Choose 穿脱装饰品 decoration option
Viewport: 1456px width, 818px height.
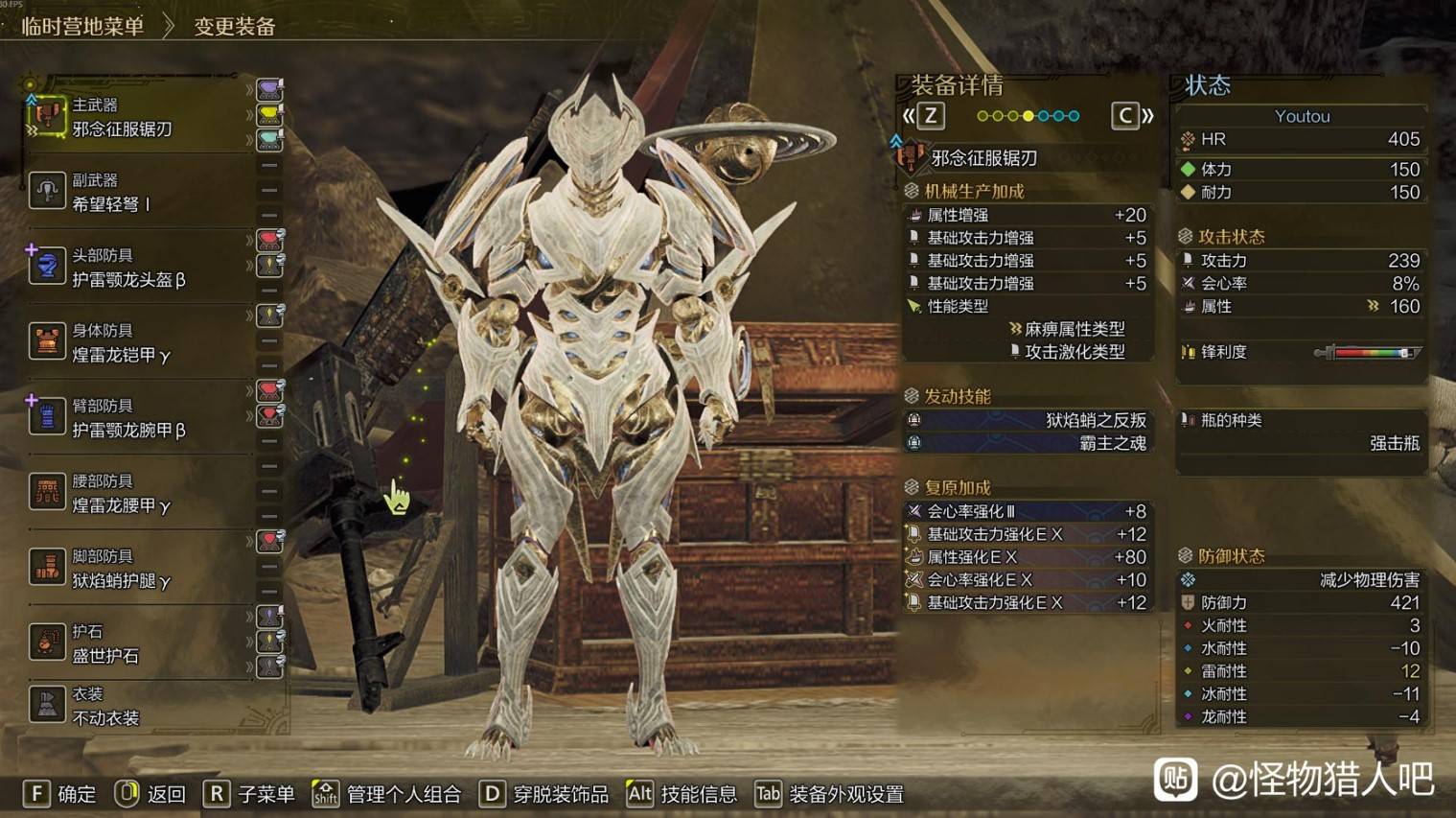pos(544,794)
